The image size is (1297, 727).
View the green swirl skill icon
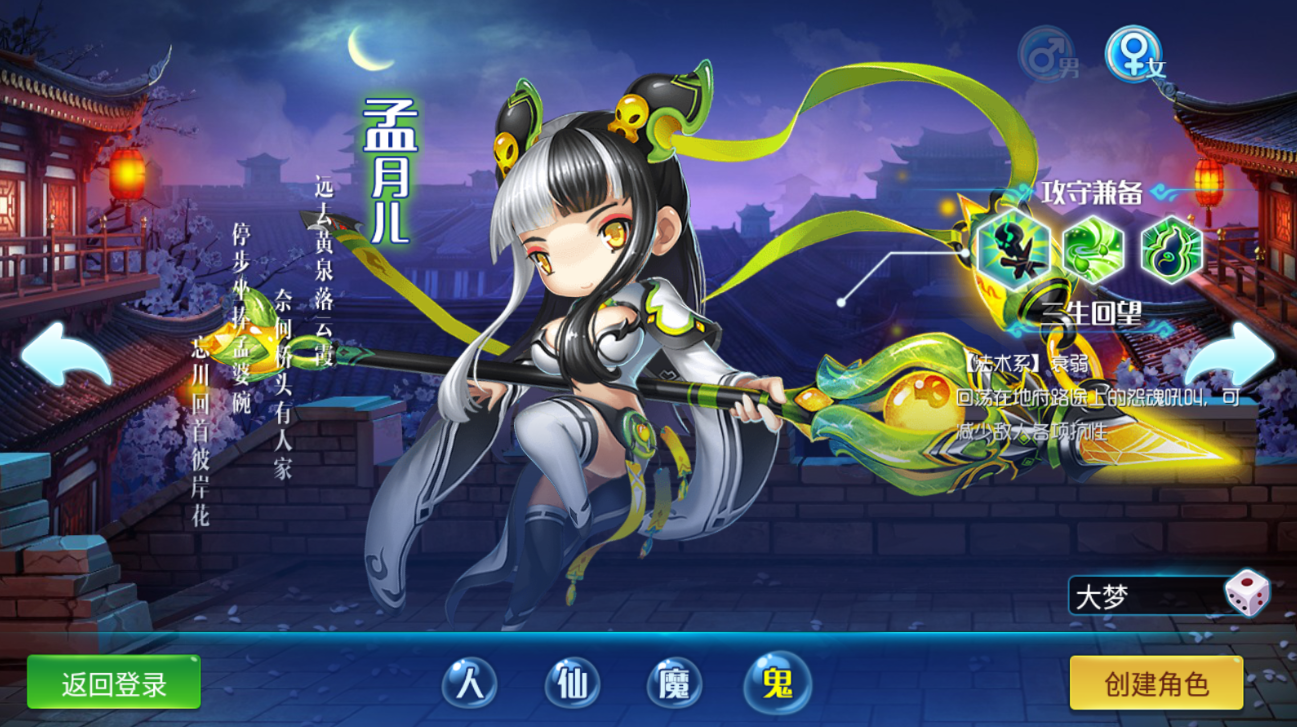[1092, 250]
